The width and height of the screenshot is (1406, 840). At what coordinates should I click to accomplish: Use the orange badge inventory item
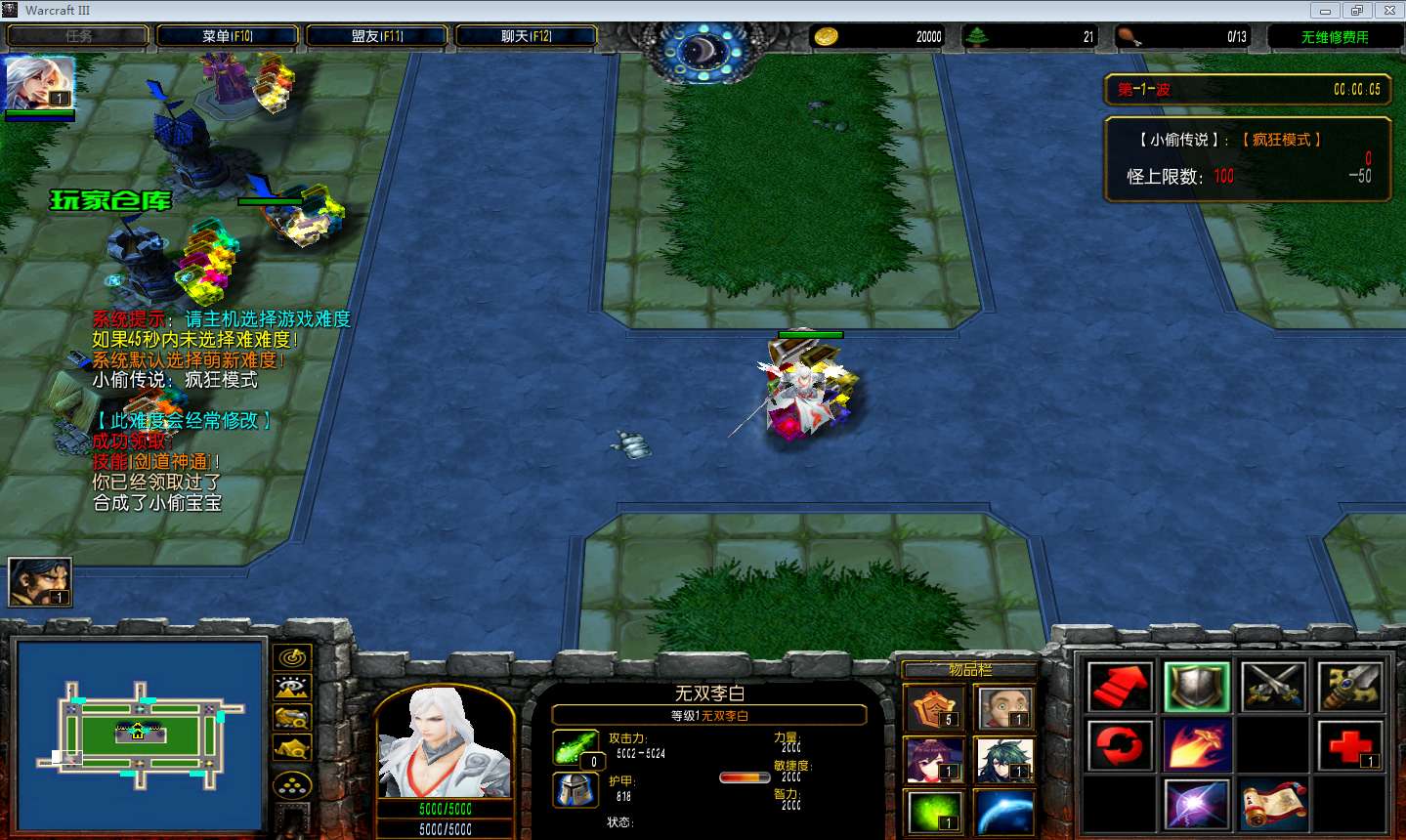934,707
